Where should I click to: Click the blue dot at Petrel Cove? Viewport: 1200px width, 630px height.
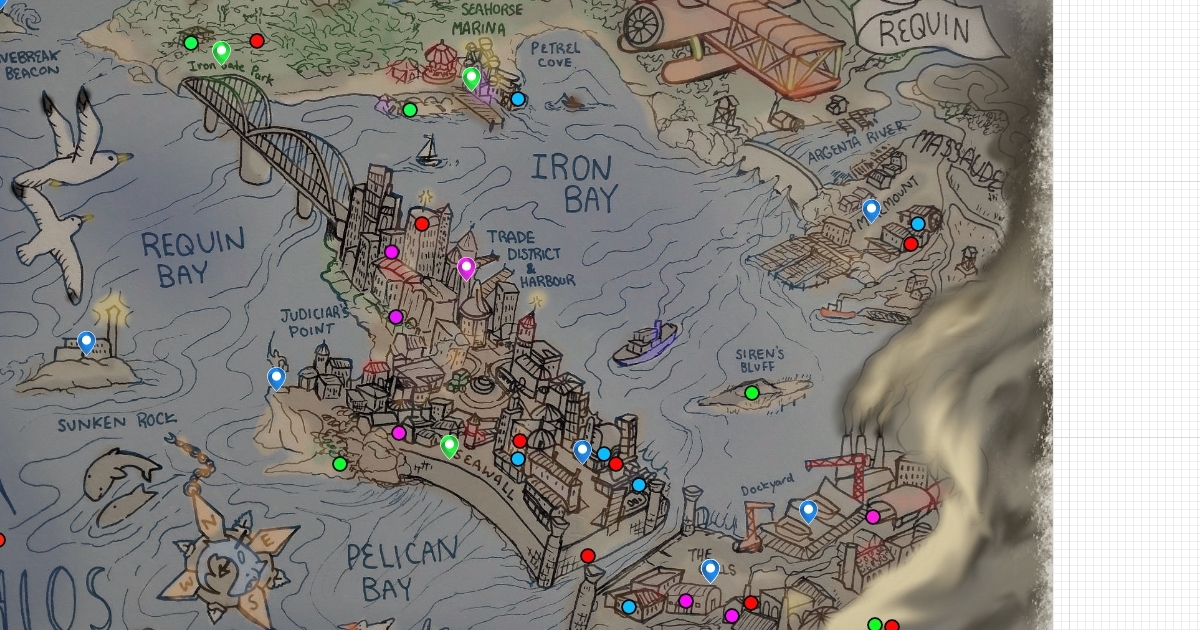[x=518, y=99]
